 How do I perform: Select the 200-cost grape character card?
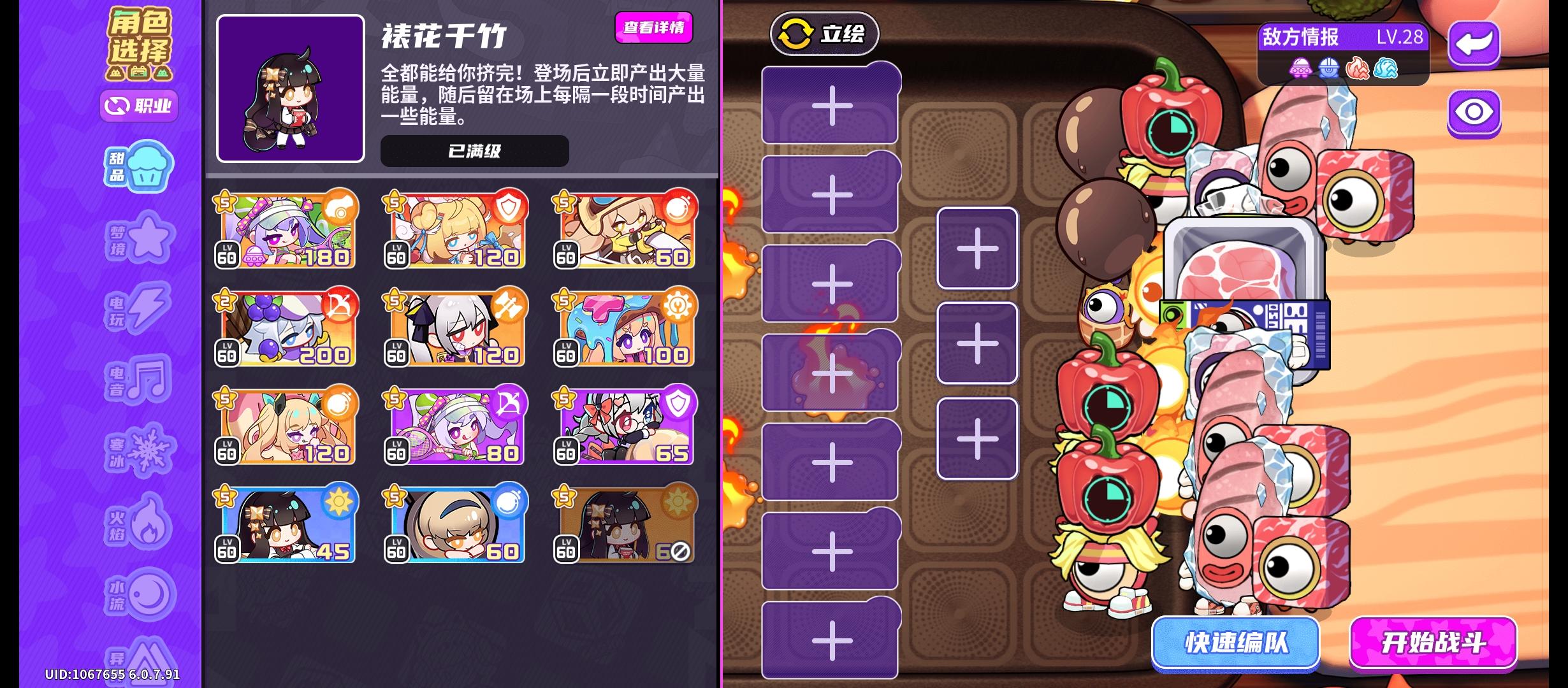click(285, 328)
